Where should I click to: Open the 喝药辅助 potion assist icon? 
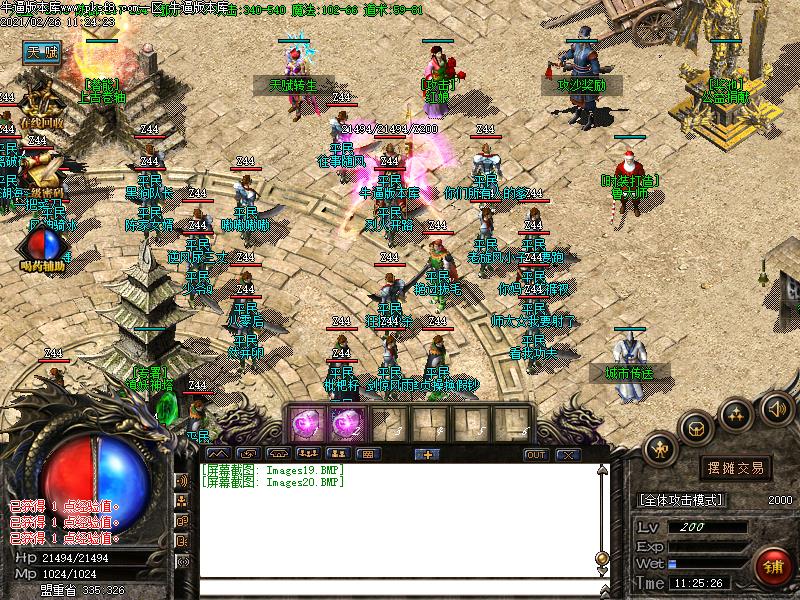pos(42,245)
